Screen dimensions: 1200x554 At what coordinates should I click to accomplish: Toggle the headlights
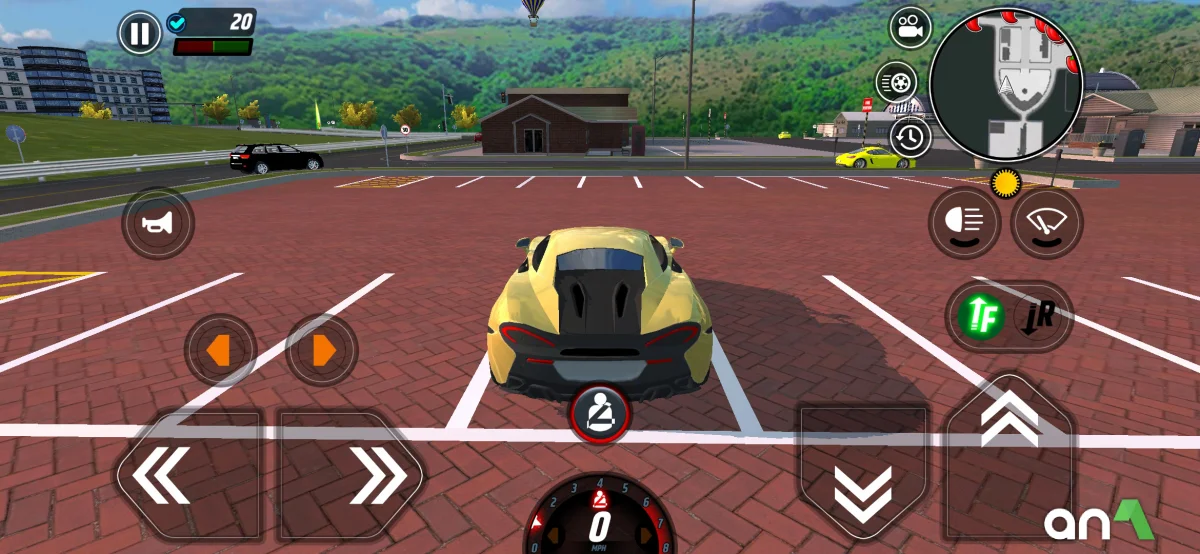964,222
